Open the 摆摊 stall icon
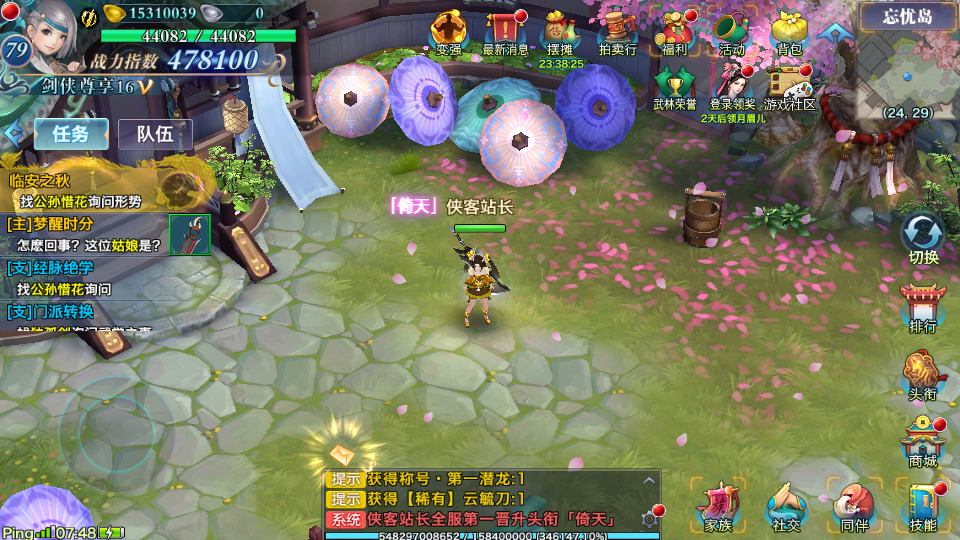Image resolution: width=960 pixels, height=540 pixels. (x=561, y=31)
